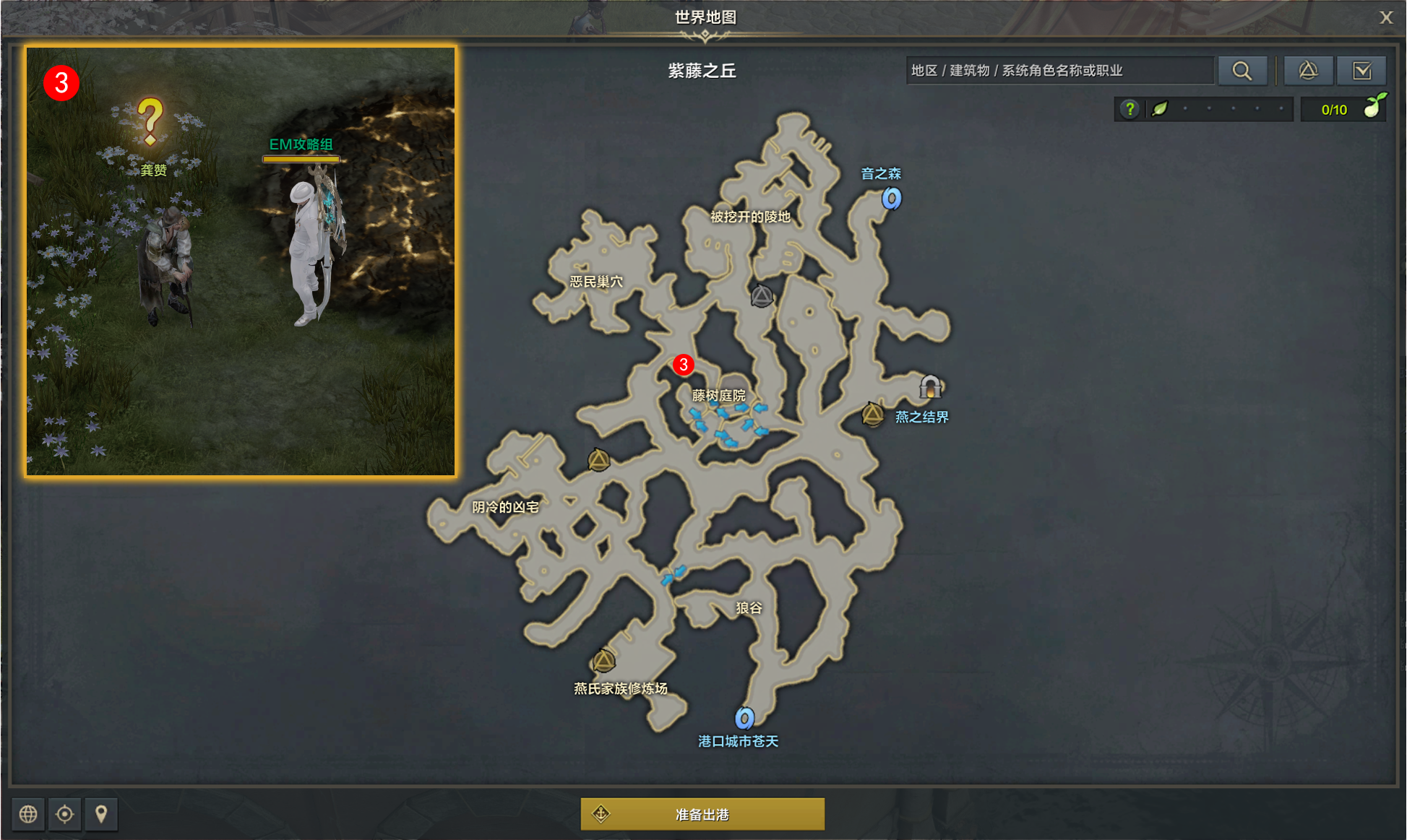Click the triport left of 燕之结界 label
The height and width of the screenshot is (840, 1407).
tap(873, 415)
